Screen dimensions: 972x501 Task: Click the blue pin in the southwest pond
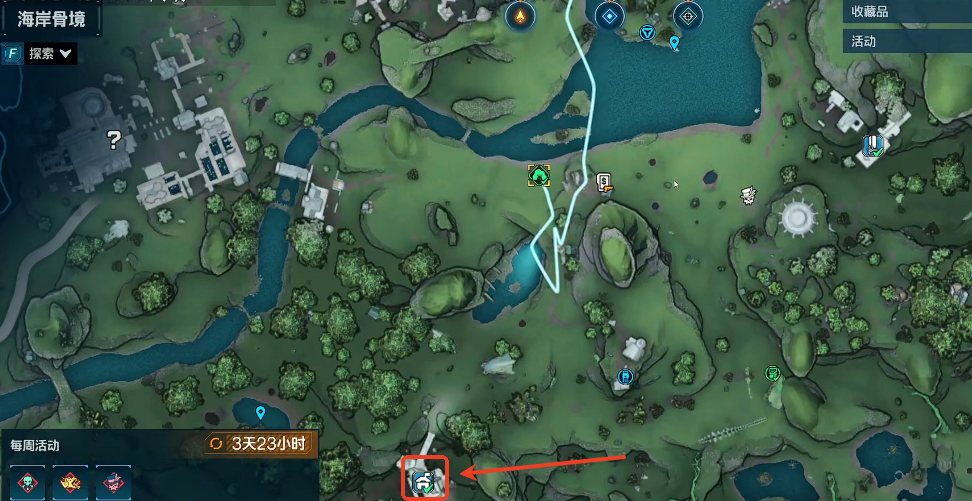tap(261, 412)
